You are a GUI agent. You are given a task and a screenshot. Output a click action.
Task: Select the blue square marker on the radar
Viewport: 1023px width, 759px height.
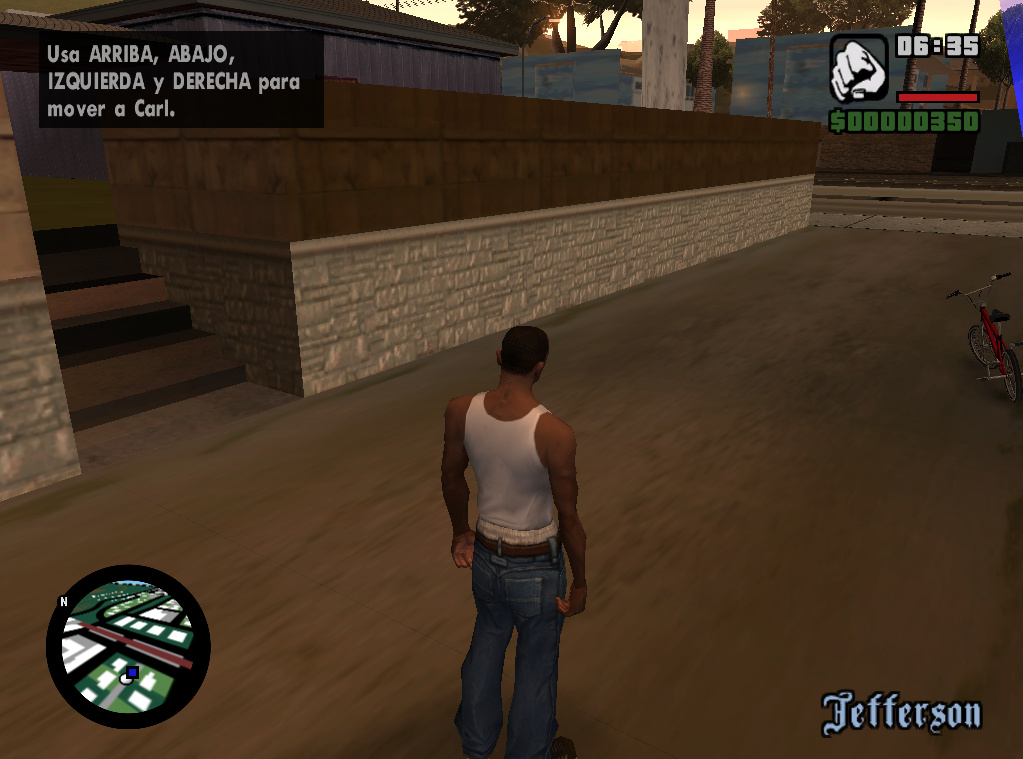pyautogui.click(x=132, y=673)
